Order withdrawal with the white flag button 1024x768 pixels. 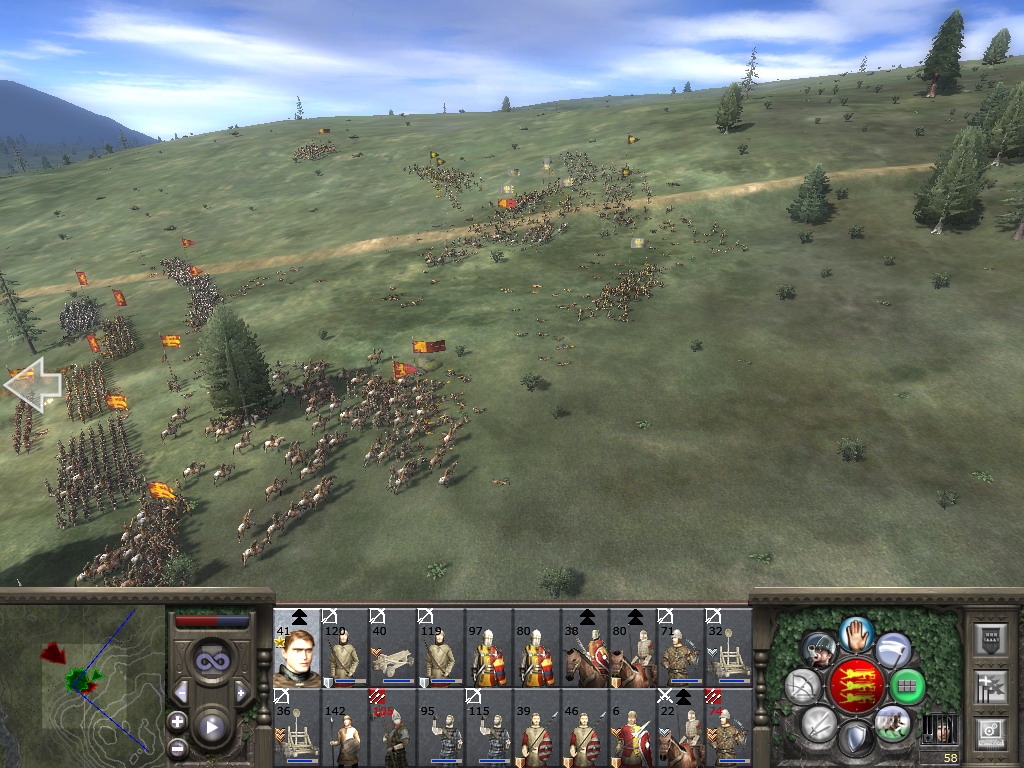(x=892, y=650)
